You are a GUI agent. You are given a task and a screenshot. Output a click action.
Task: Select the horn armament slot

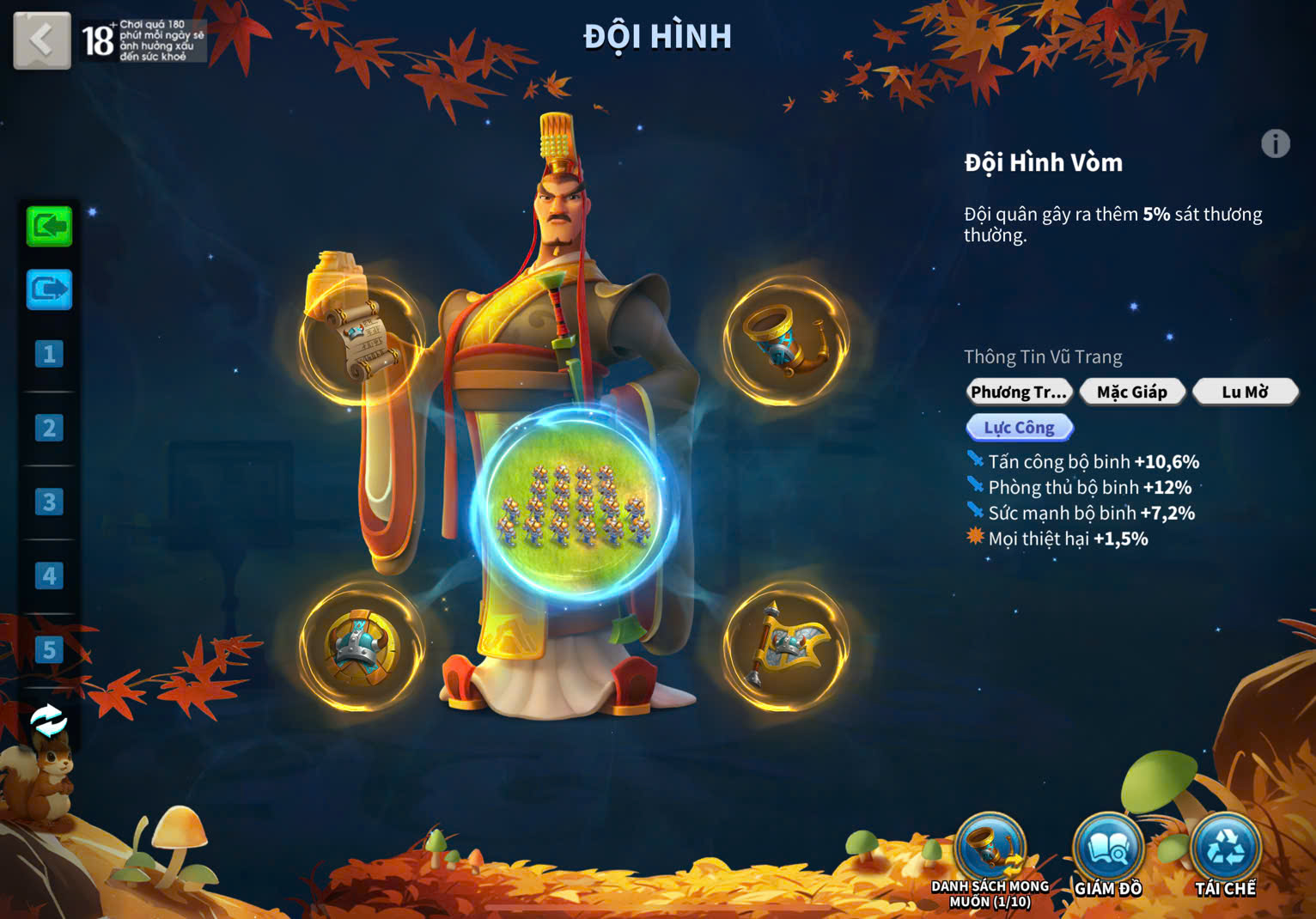coord(785,340)
